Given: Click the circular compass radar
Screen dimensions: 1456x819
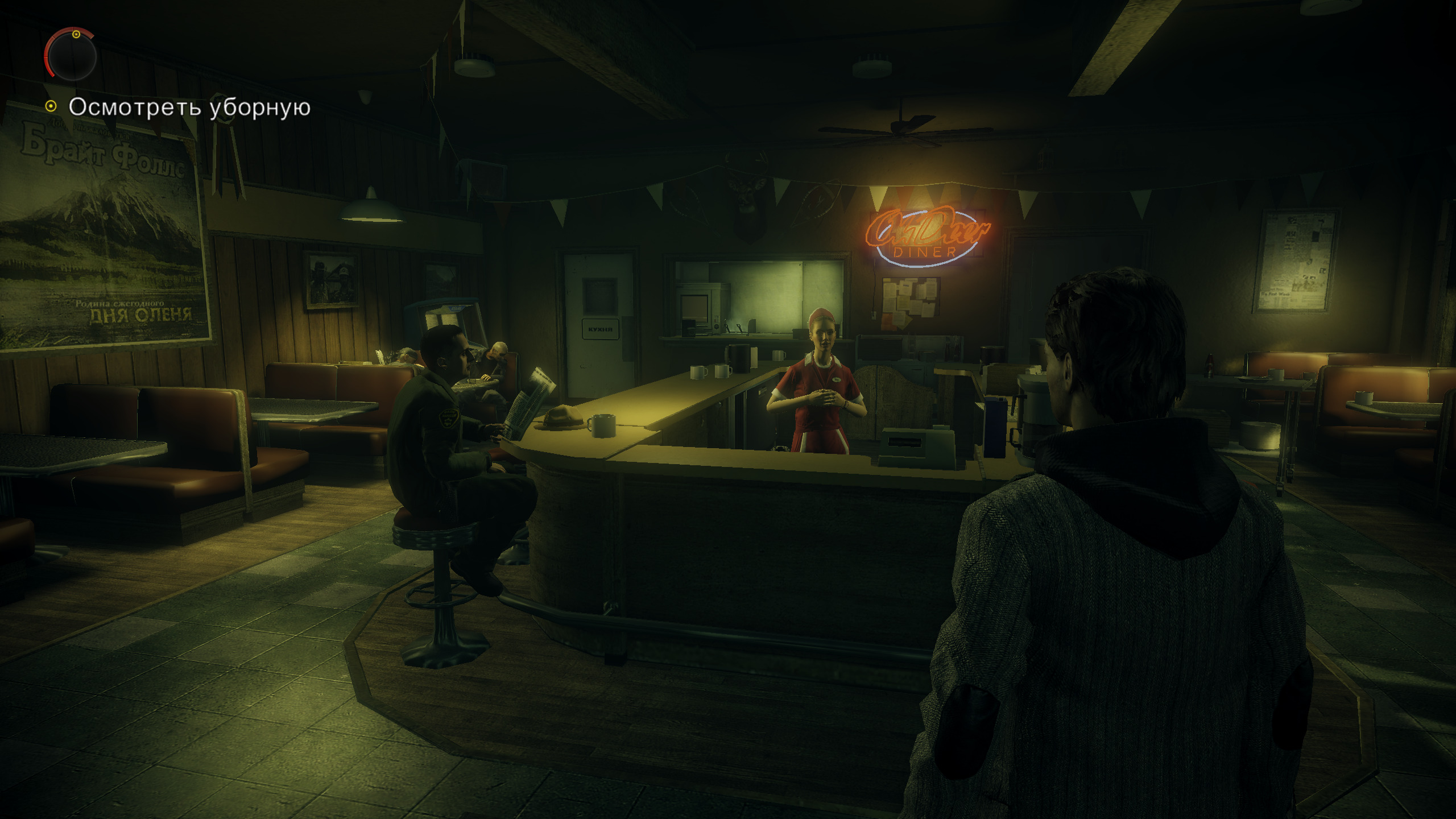Looking at the screenshot, I should coord(71,55).
